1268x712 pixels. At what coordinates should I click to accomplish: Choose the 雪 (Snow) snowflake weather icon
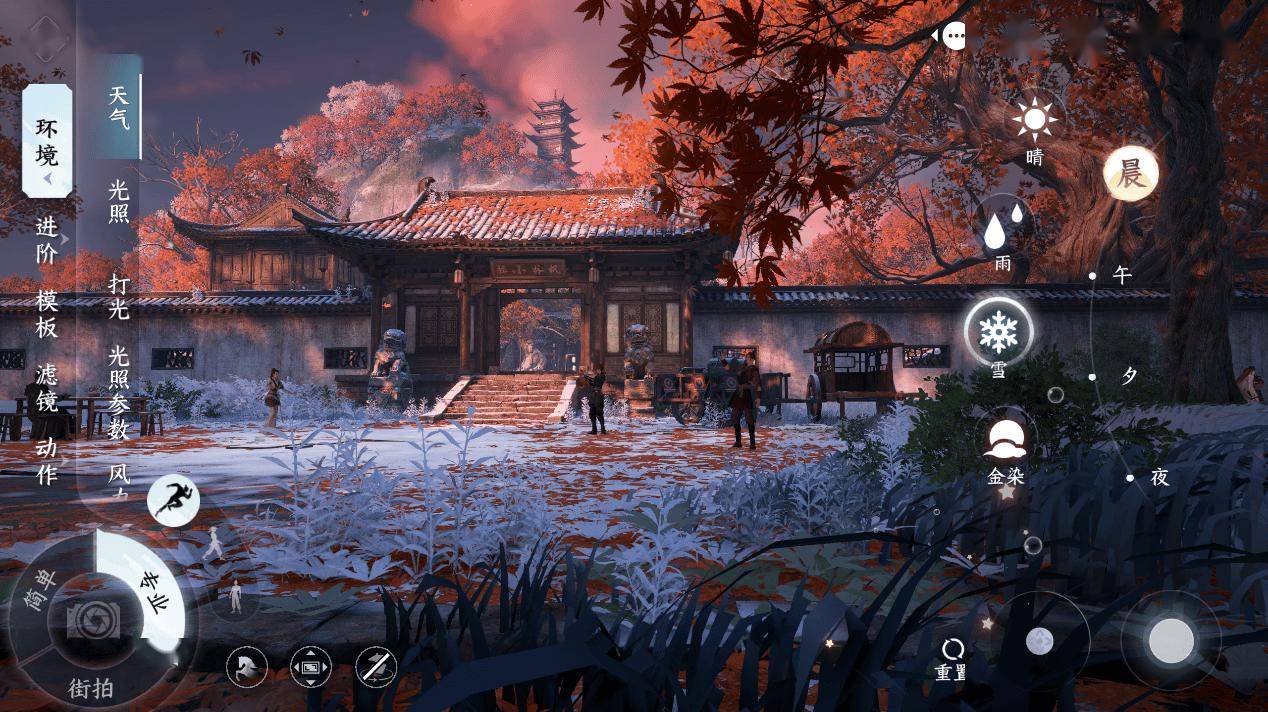point(998,331)
